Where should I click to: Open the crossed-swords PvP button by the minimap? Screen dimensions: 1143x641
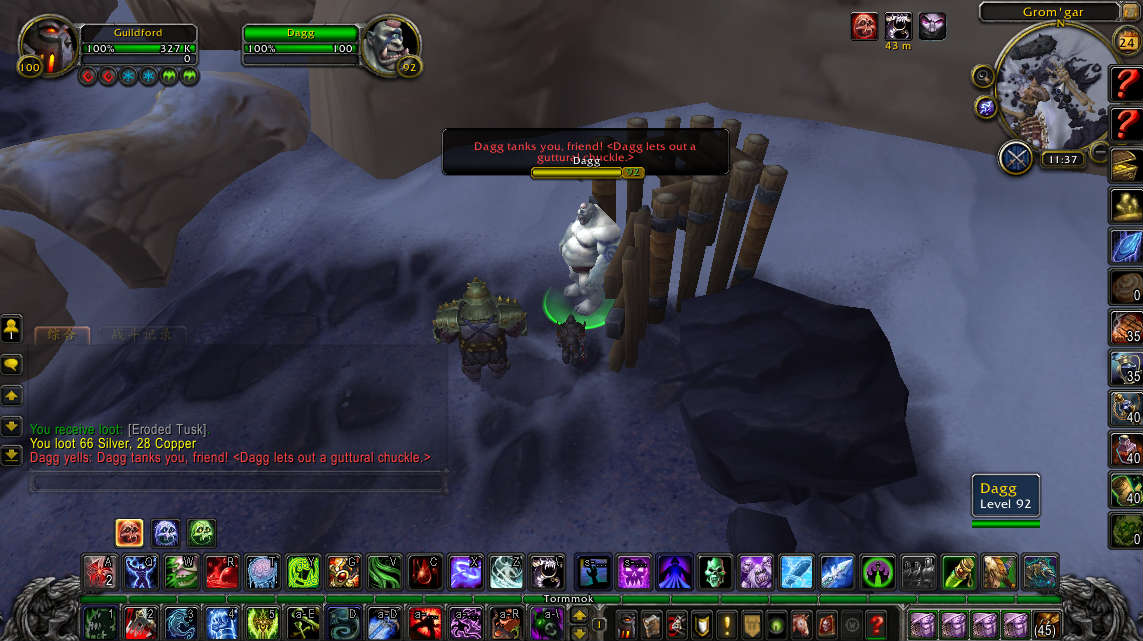[x=1016, y=158]
